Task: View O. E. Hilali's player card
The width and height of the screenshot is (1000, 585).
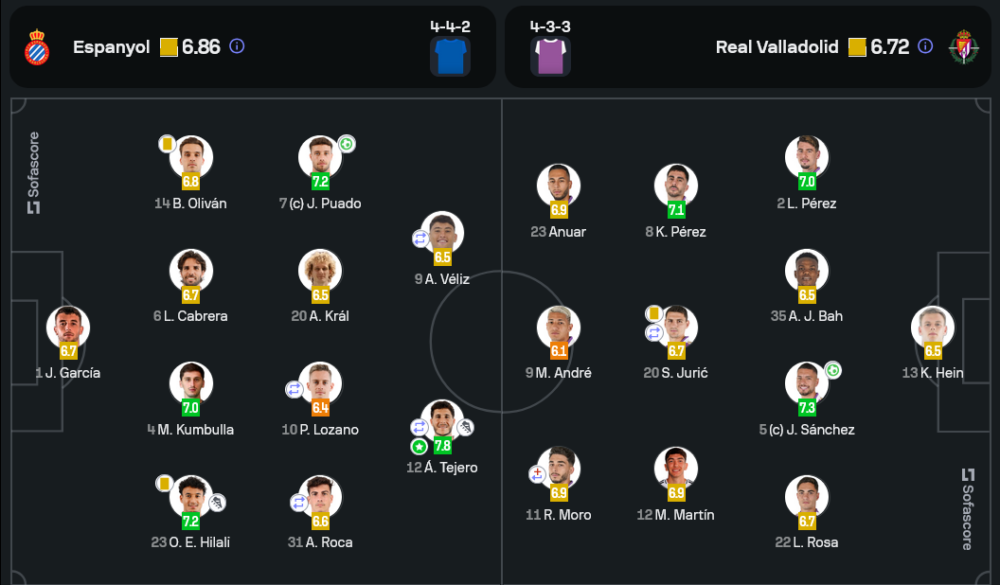Action: 190,497
